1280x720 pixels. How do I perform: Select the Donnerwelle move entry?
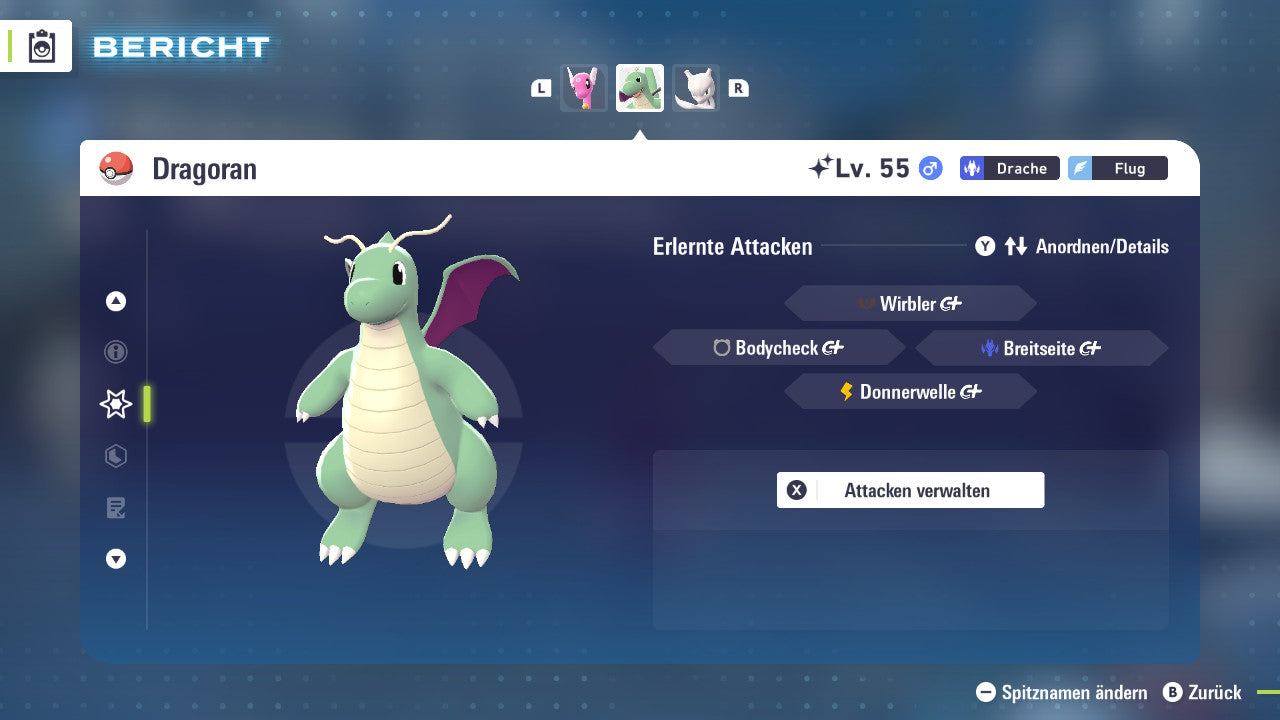coord(910,391)
